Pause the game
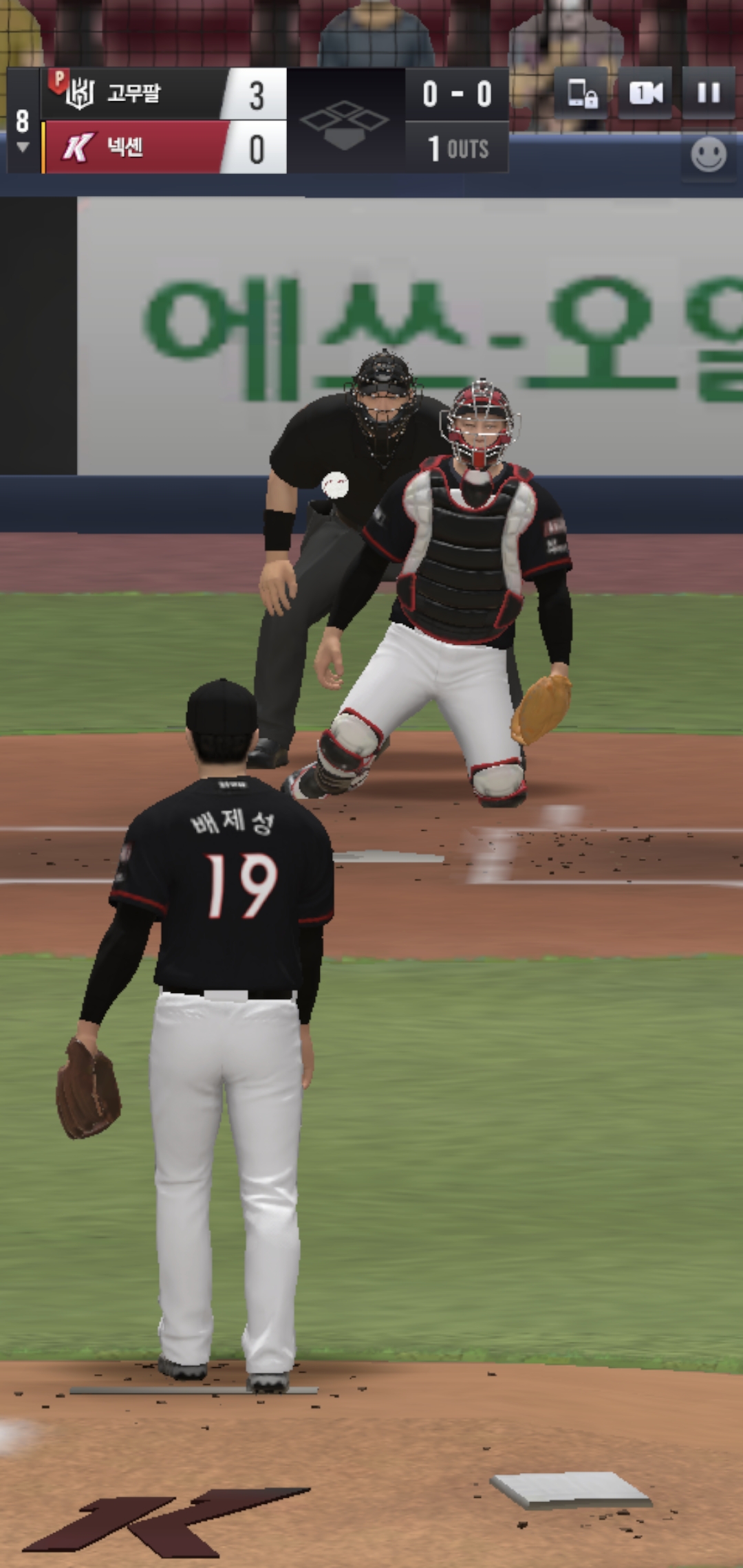The width and height of the screenshot is (743, 1568). 708,93
